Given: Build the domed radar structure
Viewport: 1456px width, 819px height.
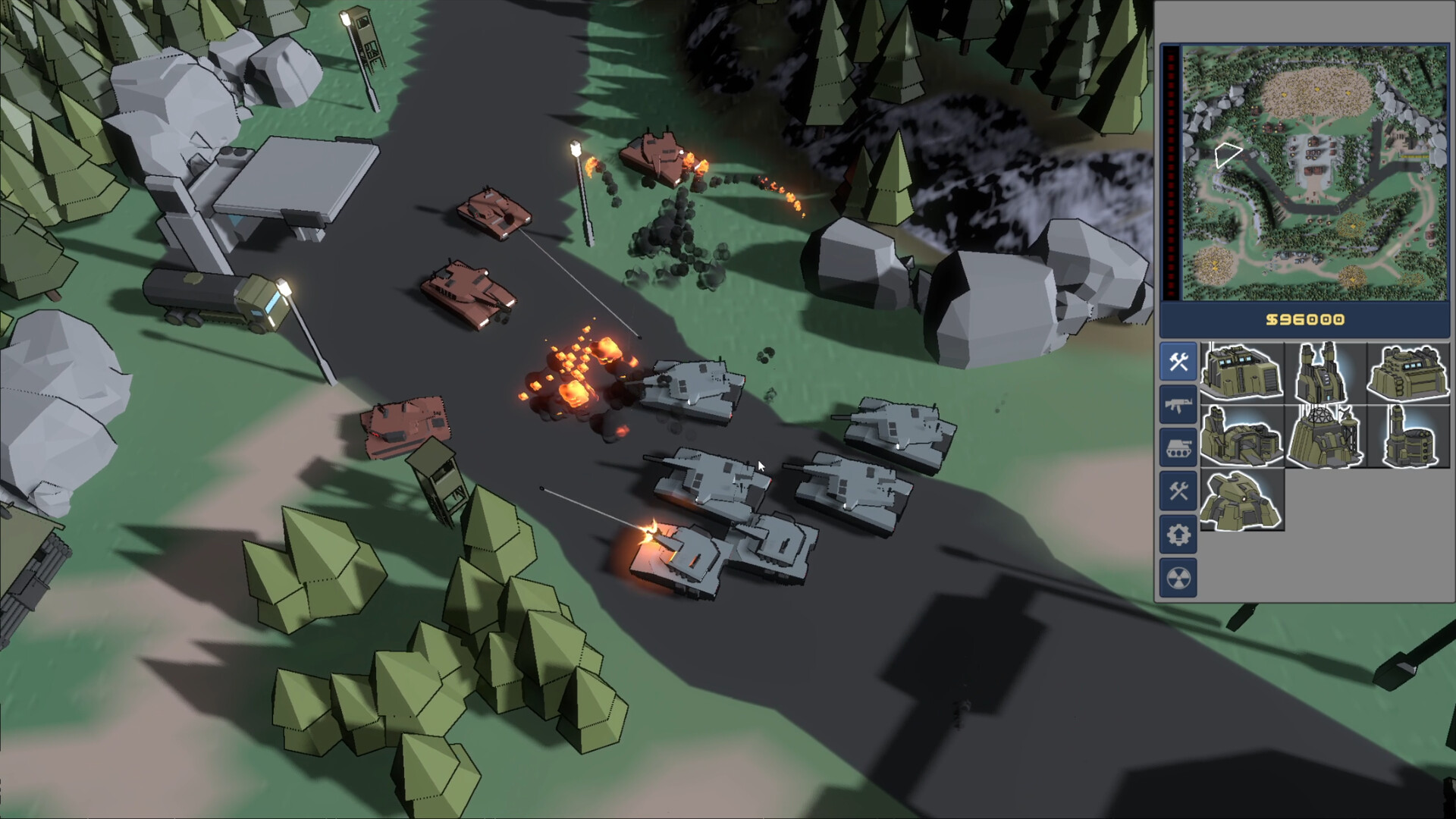Looking at the screenshot, I should tap(1324, 436).
